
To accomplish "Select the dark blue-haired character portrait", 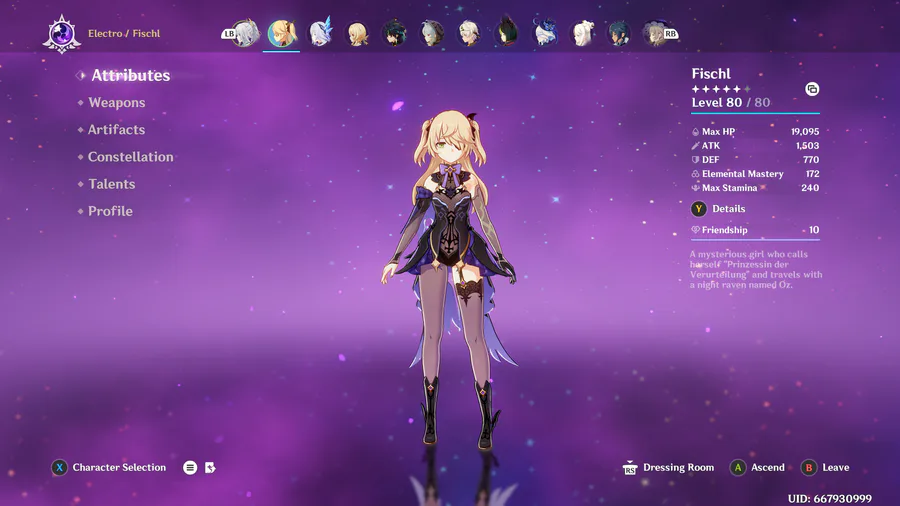I will tap(620, 34).
